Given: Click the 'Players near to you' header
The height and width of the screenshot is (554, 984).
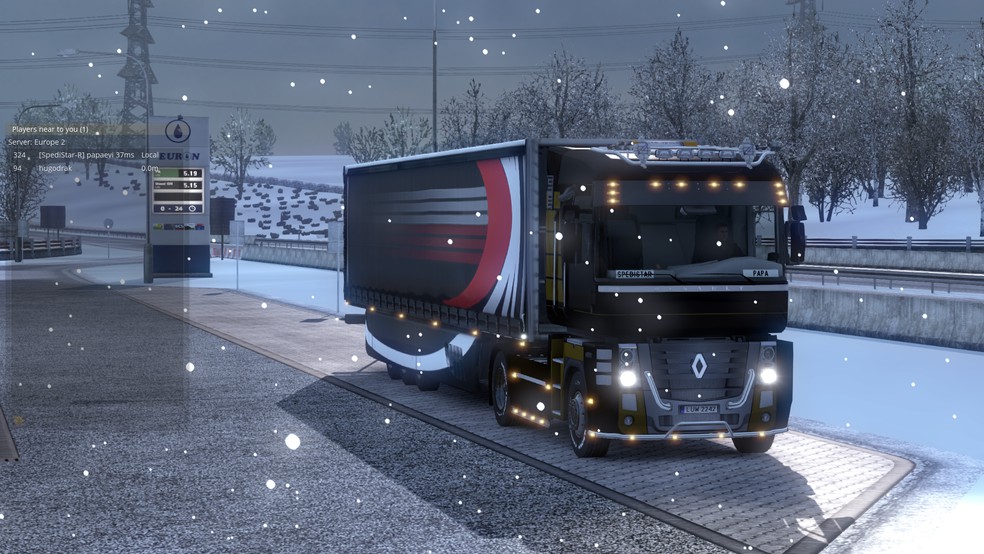Looking at the screenshot, I should pyautogui.click(x=50, y=129).
